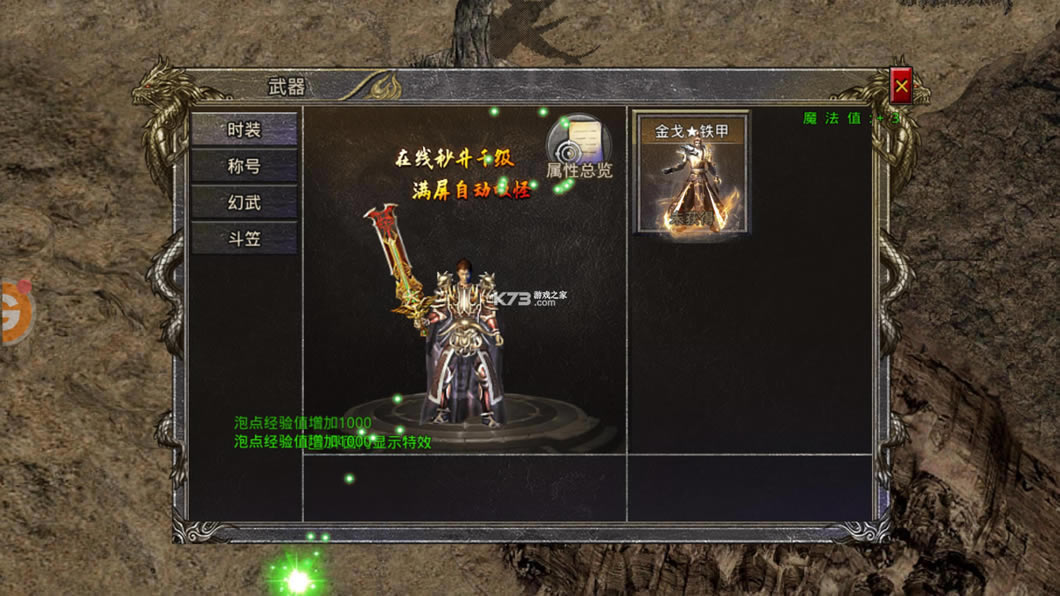Show the 斗笠 tab

tap(244, 239)
